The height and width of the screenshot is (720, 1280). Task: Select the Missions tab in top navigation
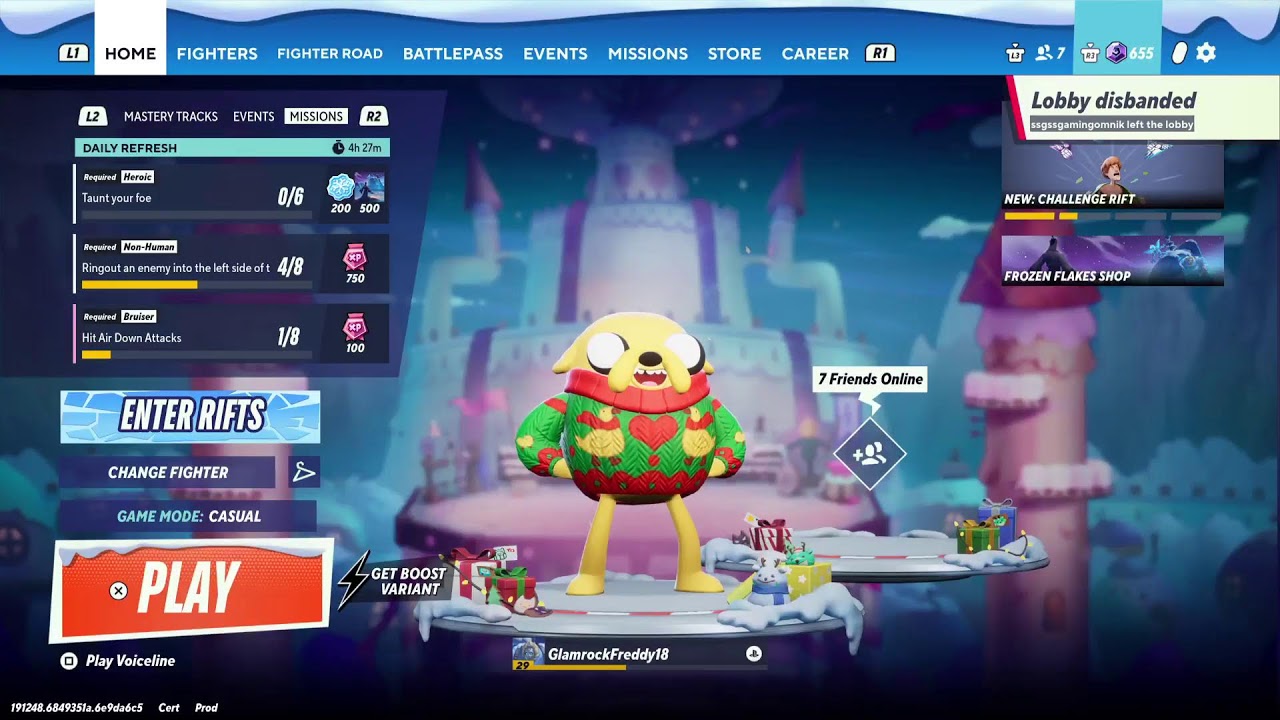pos(647,54)
